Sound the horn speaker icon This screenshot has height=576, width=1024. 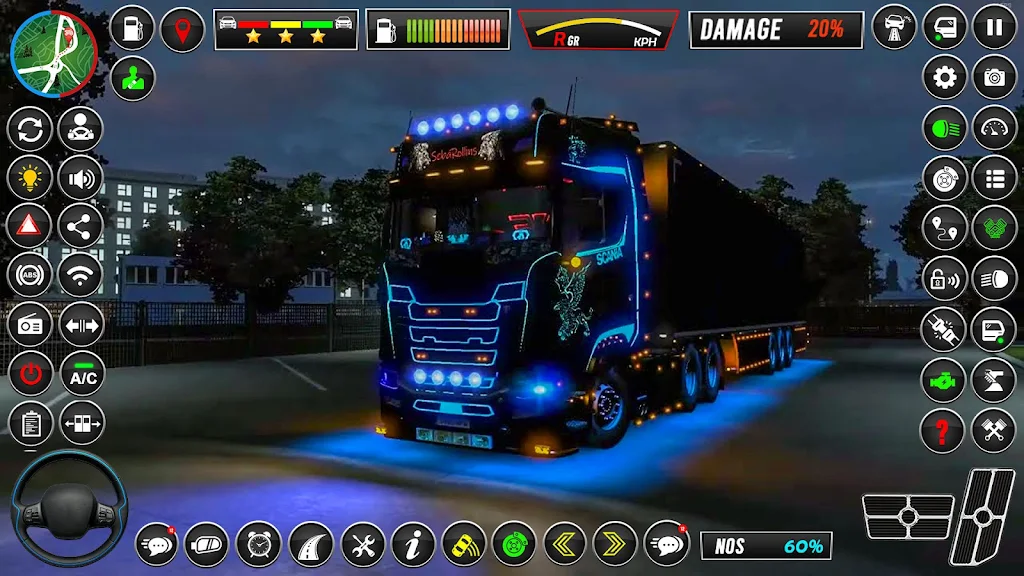pos(81,178)
